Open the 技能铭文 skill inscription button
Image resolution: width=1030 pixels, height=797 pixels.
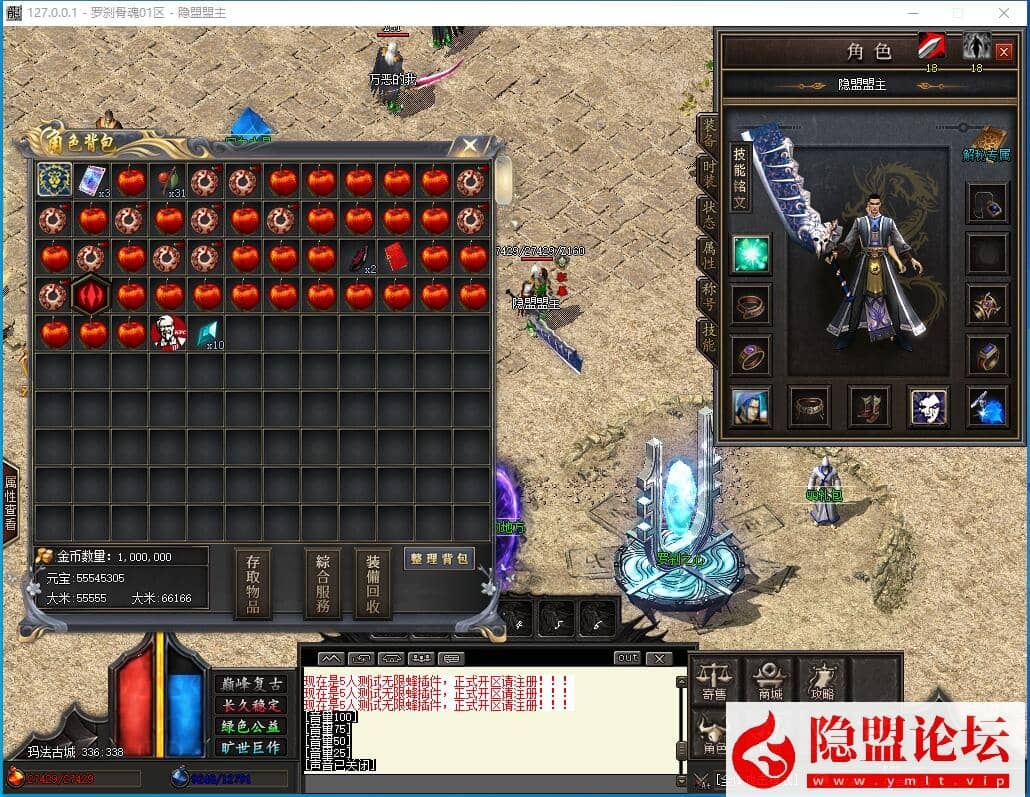point(739,177)
